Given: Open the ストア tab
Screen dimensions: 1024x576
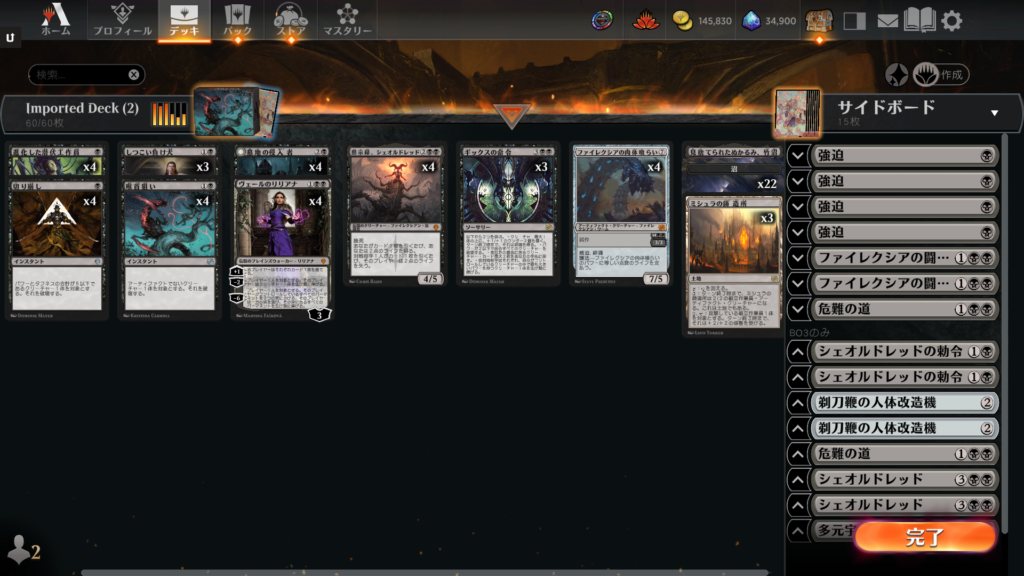Looking at the screenshot, I should [x=291, y=20].
